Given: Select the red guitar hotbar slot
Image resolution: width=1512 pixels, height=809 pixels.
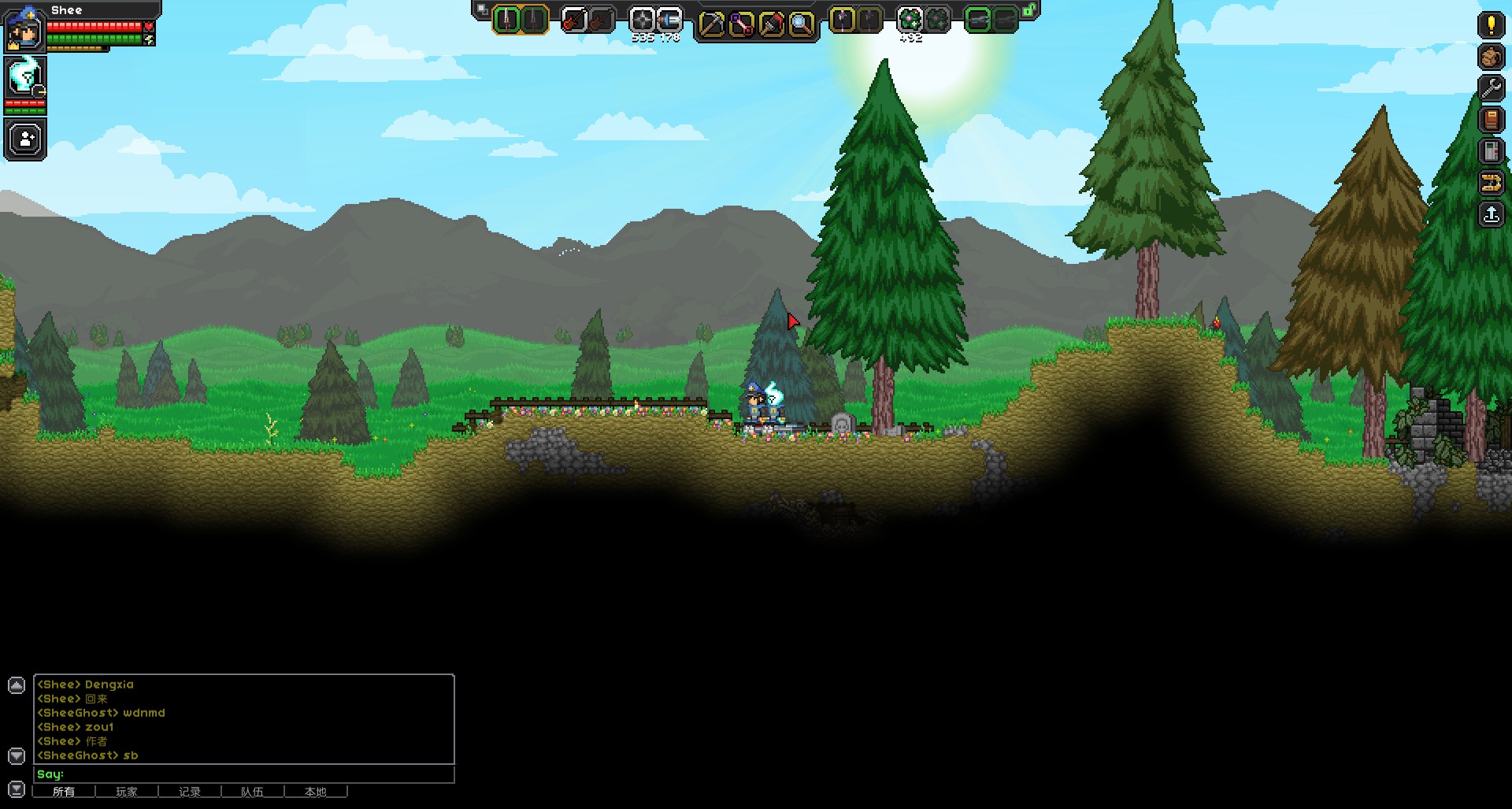Looking at the screenshot, I should (x=574, y=20).
